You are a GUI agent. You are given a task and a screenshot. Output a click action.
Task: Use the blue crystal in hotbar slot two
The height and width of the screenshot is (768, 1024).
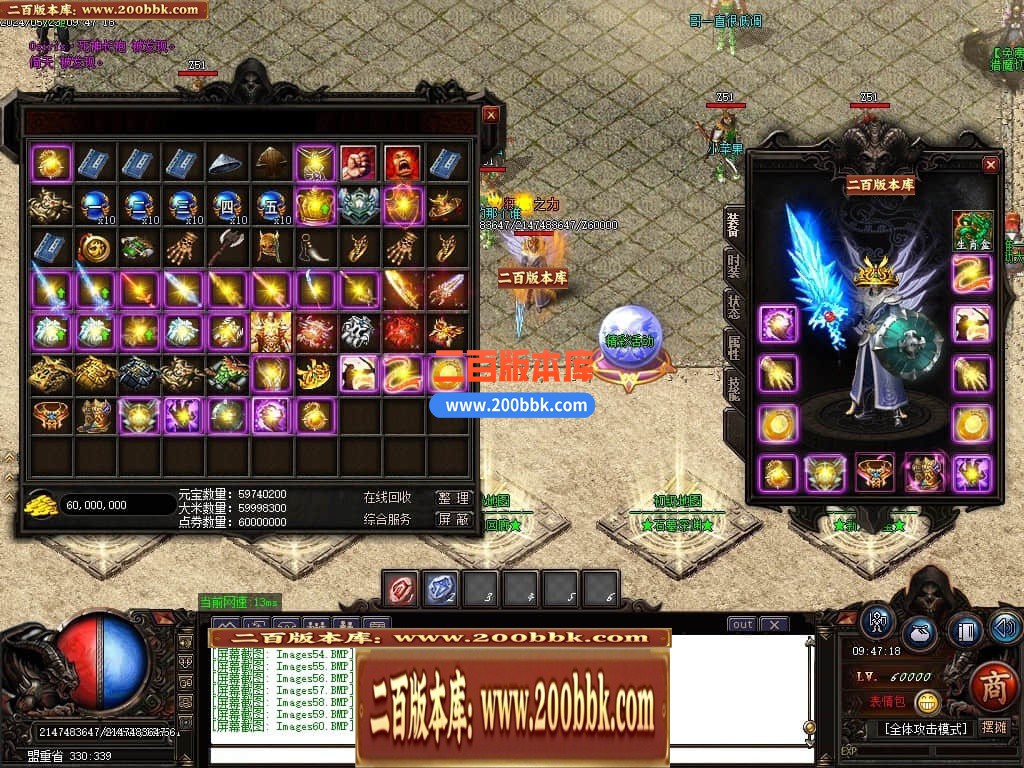(441, 589)
